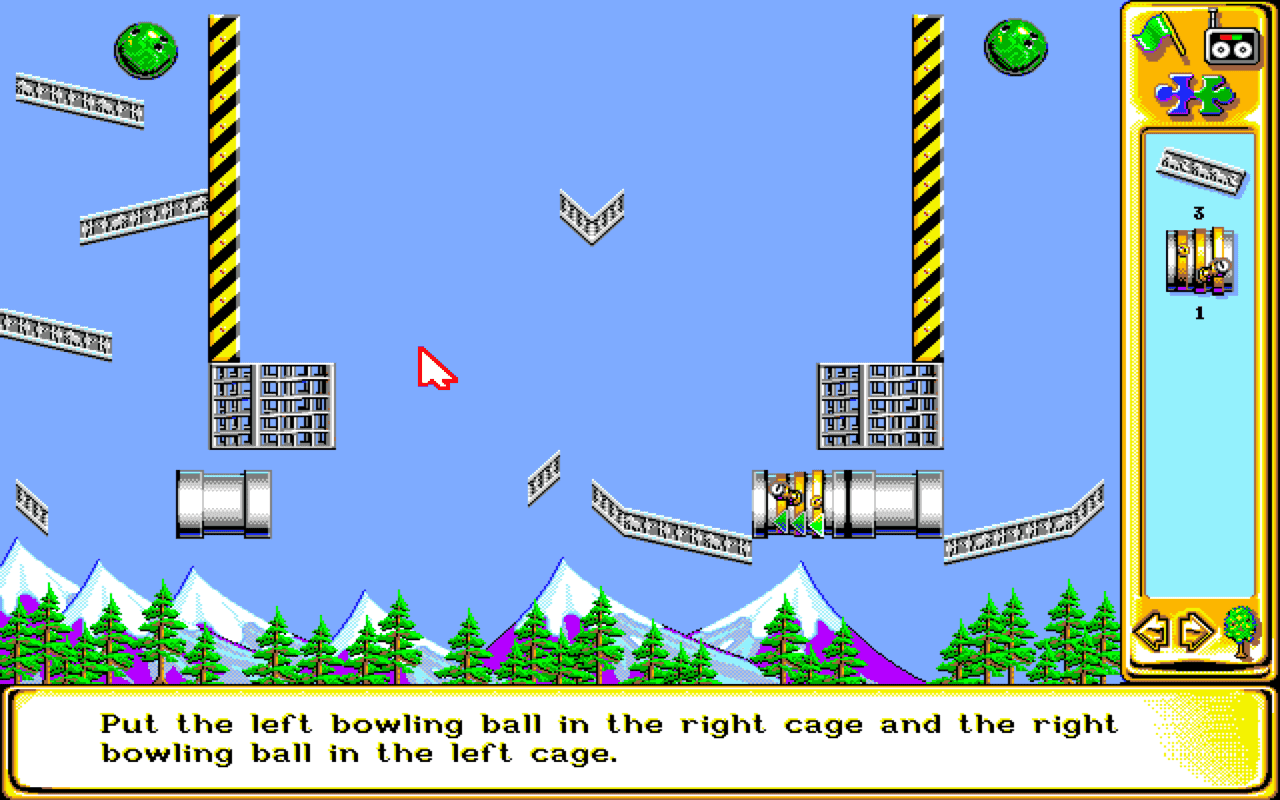This screenshot has height=800, width=1280.
Task: Click the left green bowling ball
Action: pos(146,48)
